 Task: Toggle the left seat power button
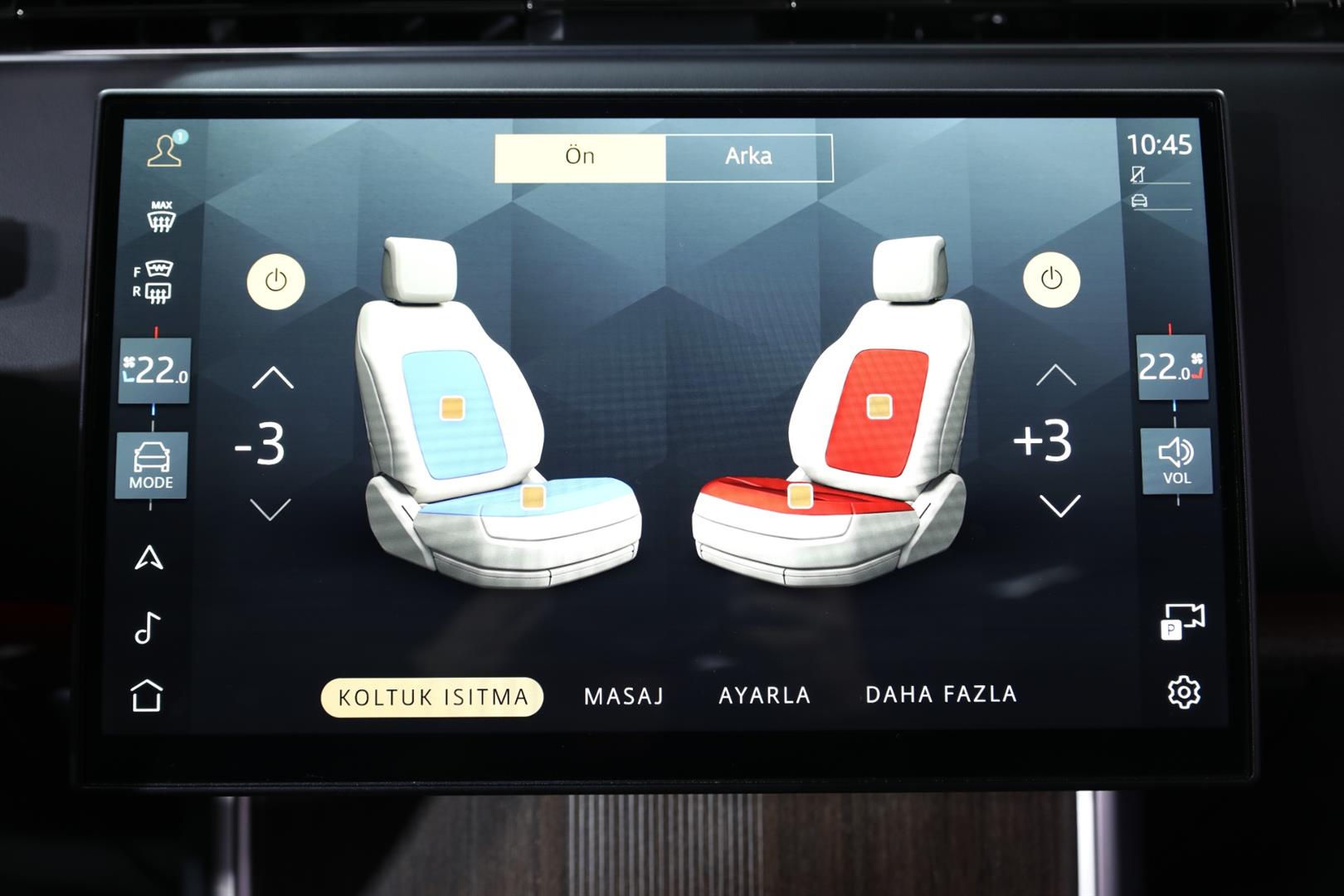pos(275,281)
